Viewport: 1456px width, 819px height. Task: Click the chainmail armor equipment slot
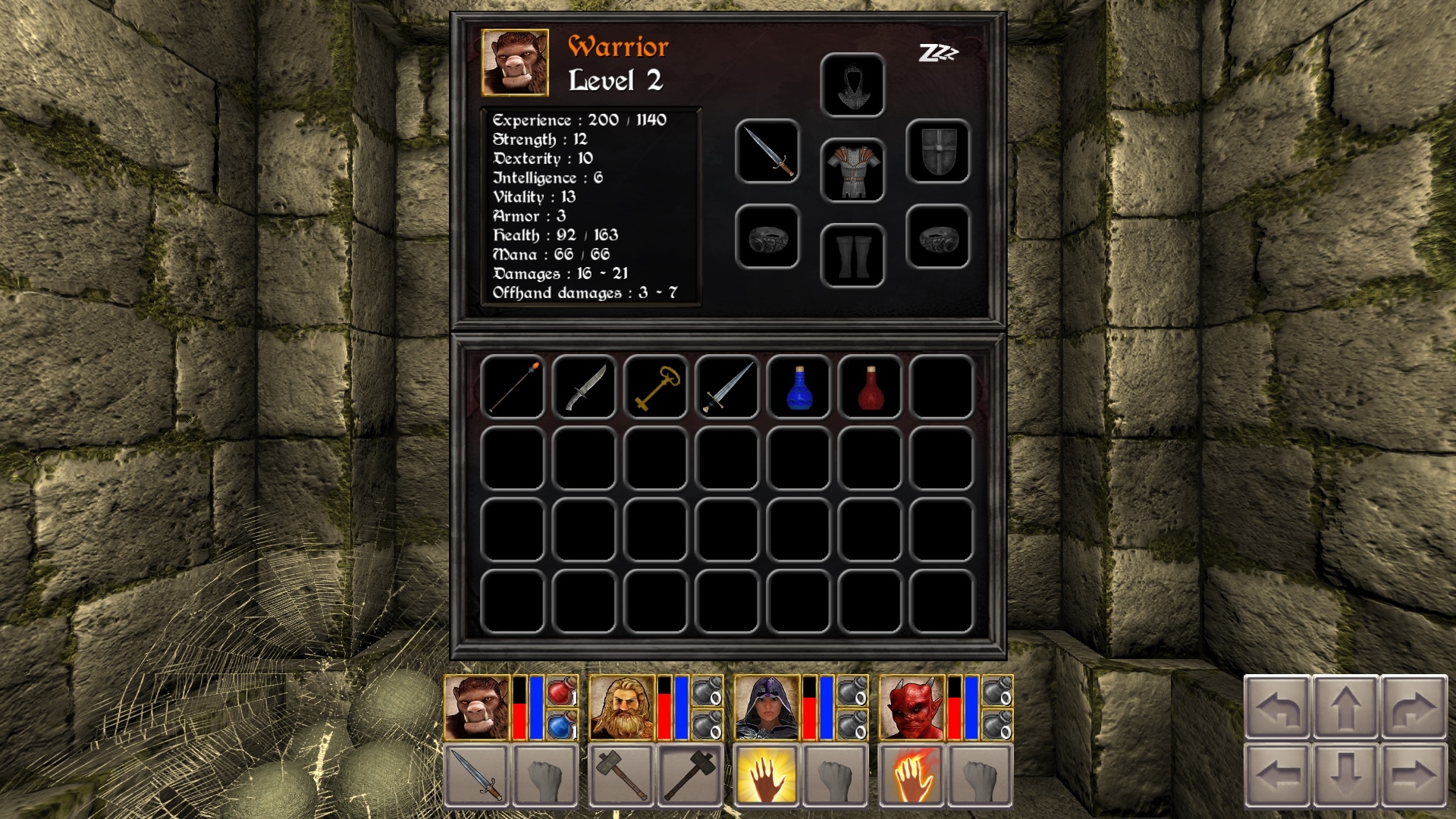[854, 169]
